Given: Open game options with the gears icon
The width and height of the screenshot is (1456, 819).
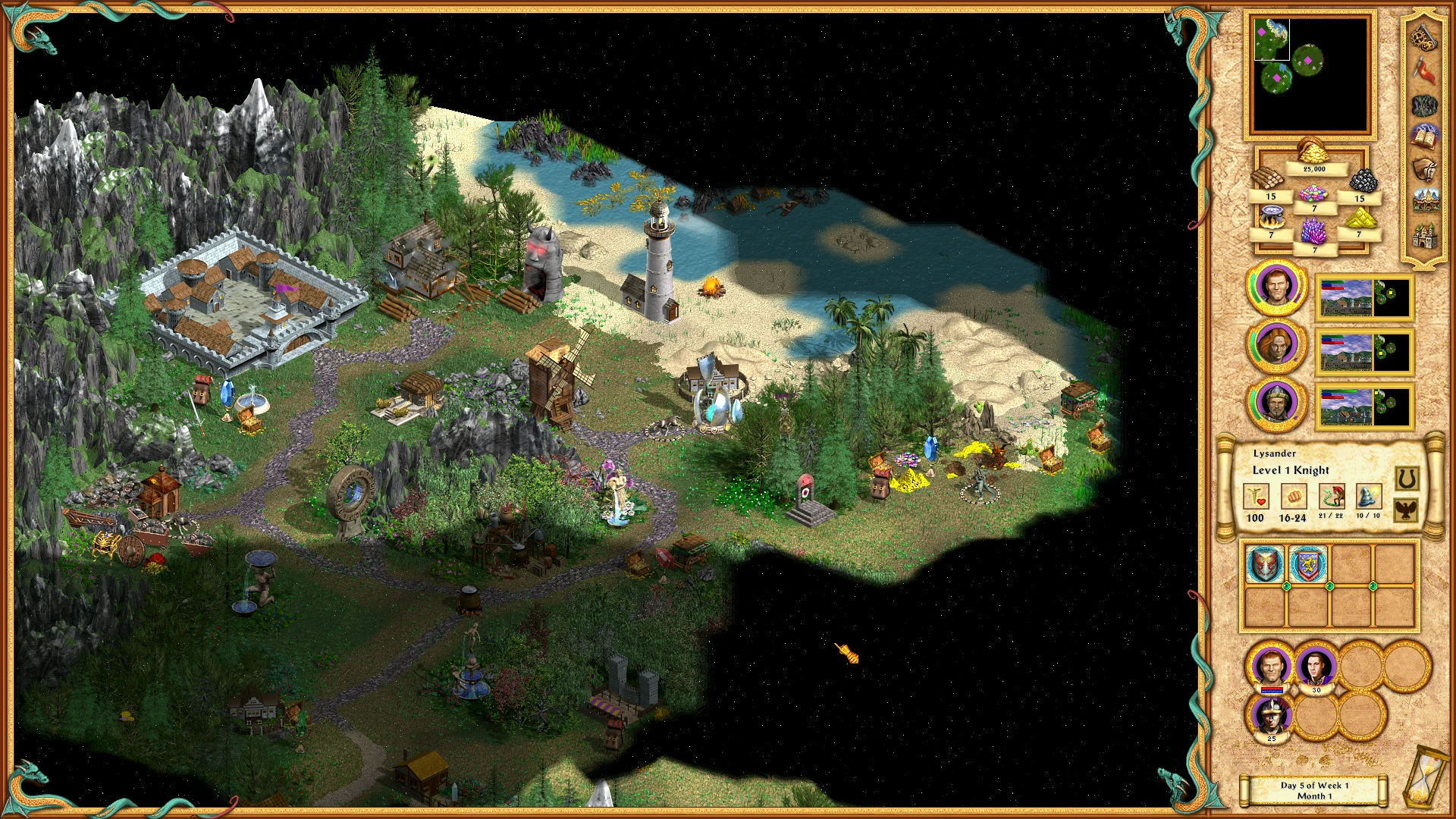Looking at the screenshot, I should click(x=1423, y=36).
